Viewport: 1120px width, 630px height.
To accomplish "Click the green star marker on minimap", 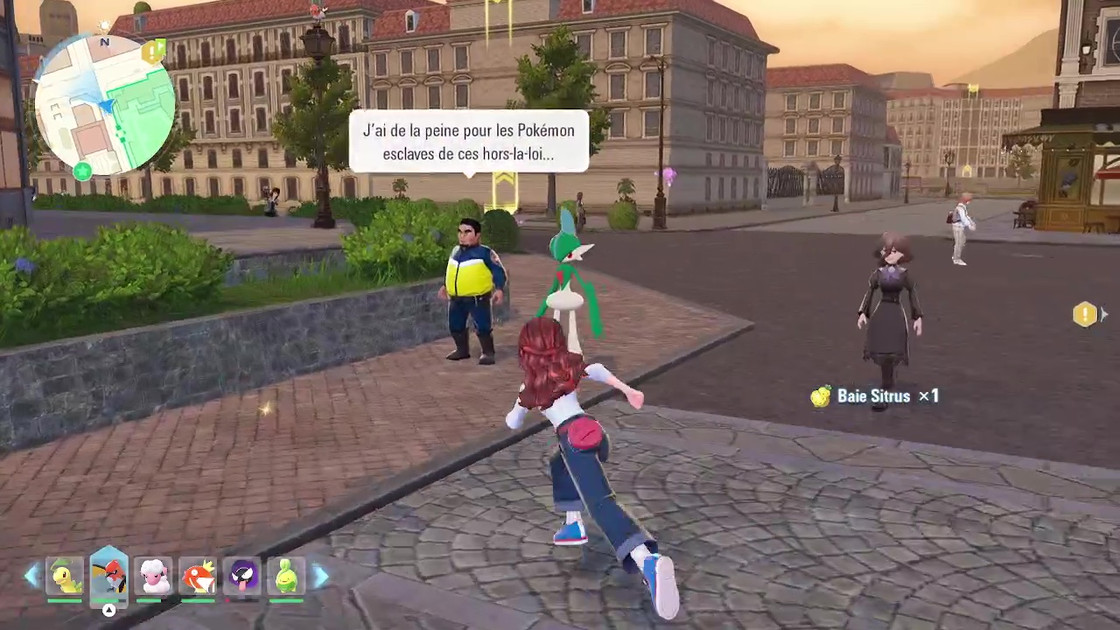I will (x=83, y=170).
